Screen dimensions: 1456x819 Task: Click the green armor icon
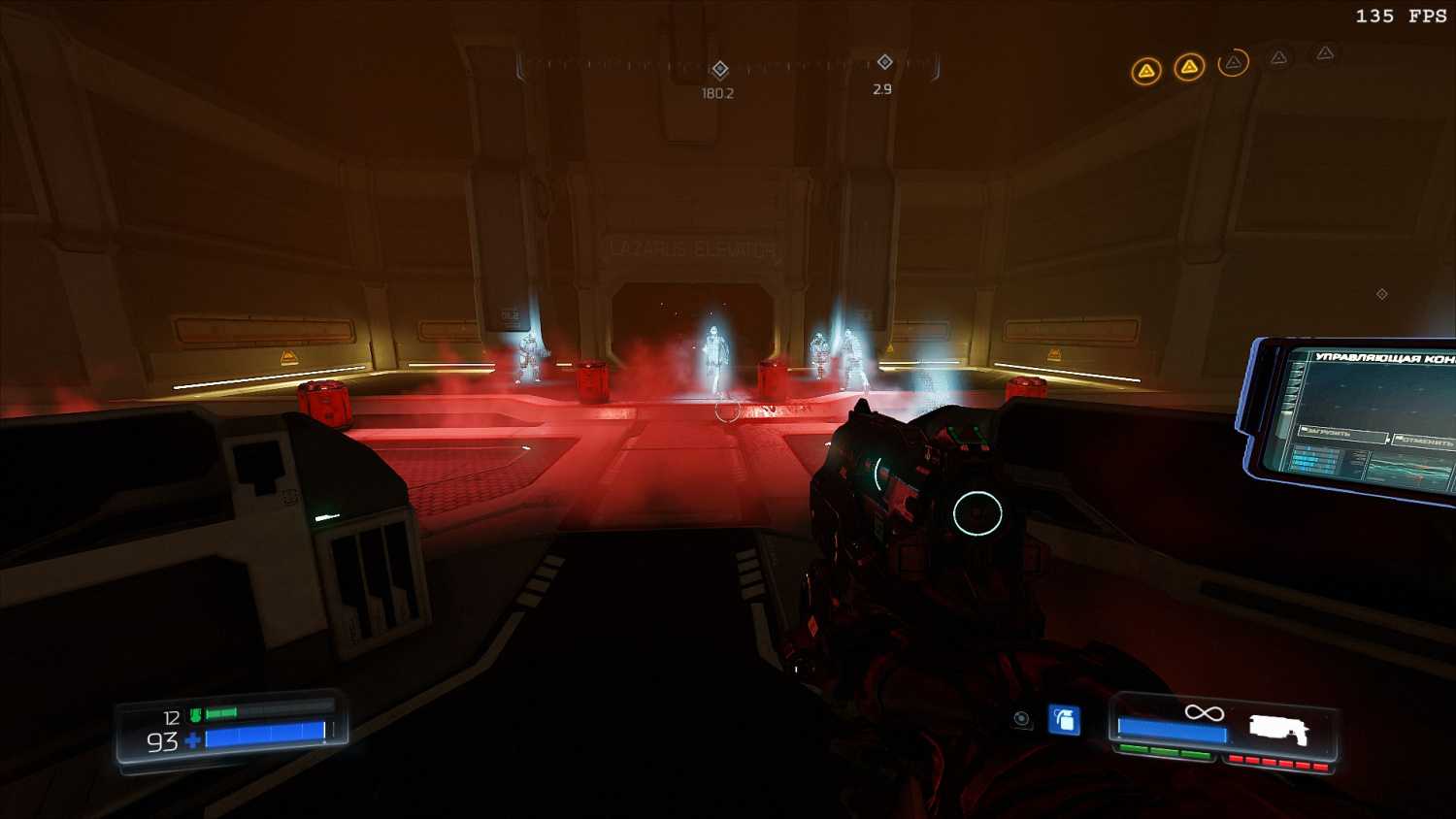coord(195,716)
